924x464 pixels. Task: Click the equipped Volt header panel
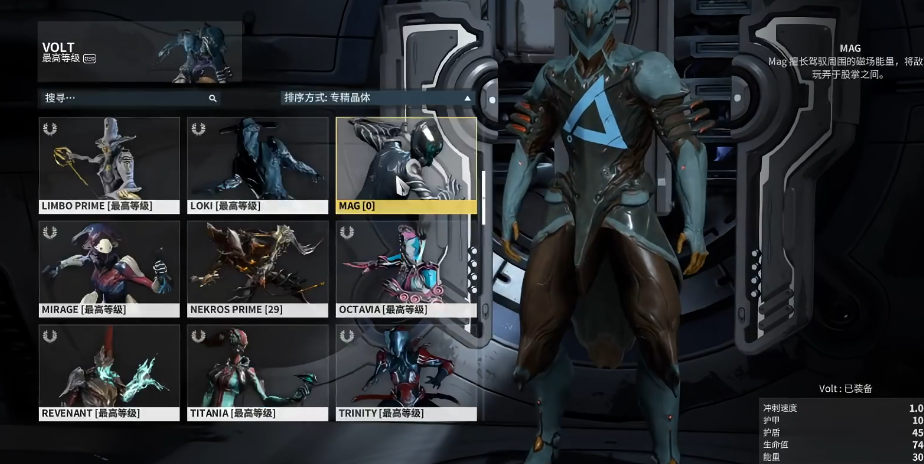coord(140,52)
